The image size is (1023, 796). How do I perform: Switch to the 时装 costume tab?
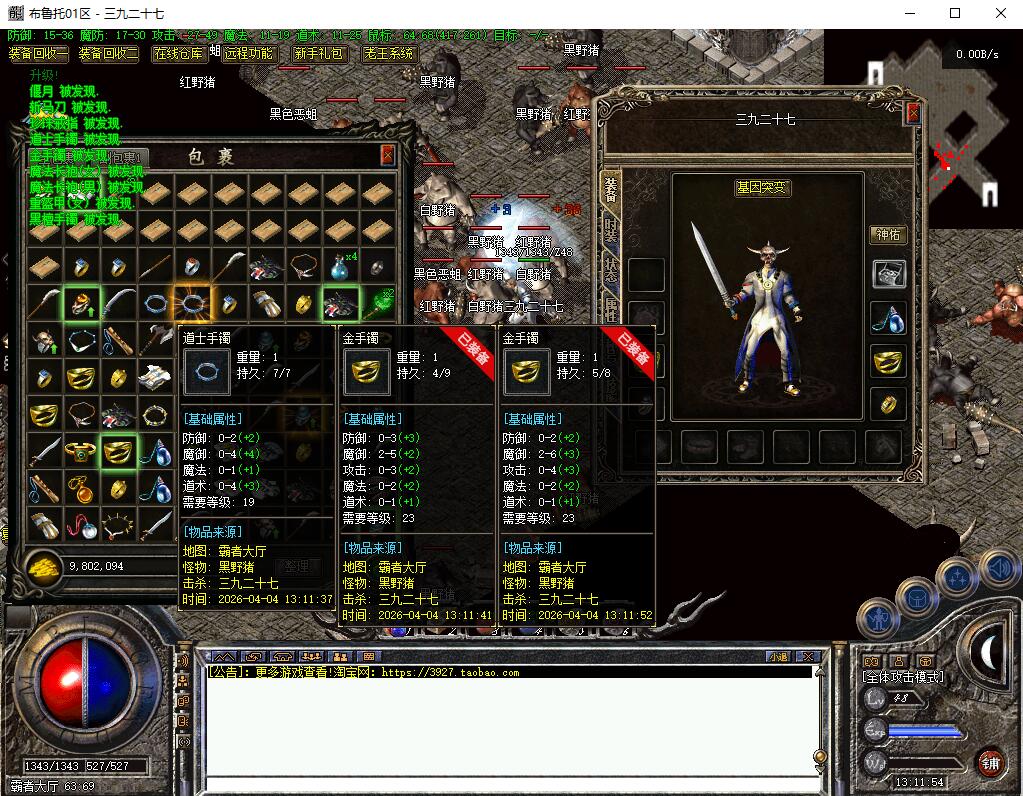point(611,229)
